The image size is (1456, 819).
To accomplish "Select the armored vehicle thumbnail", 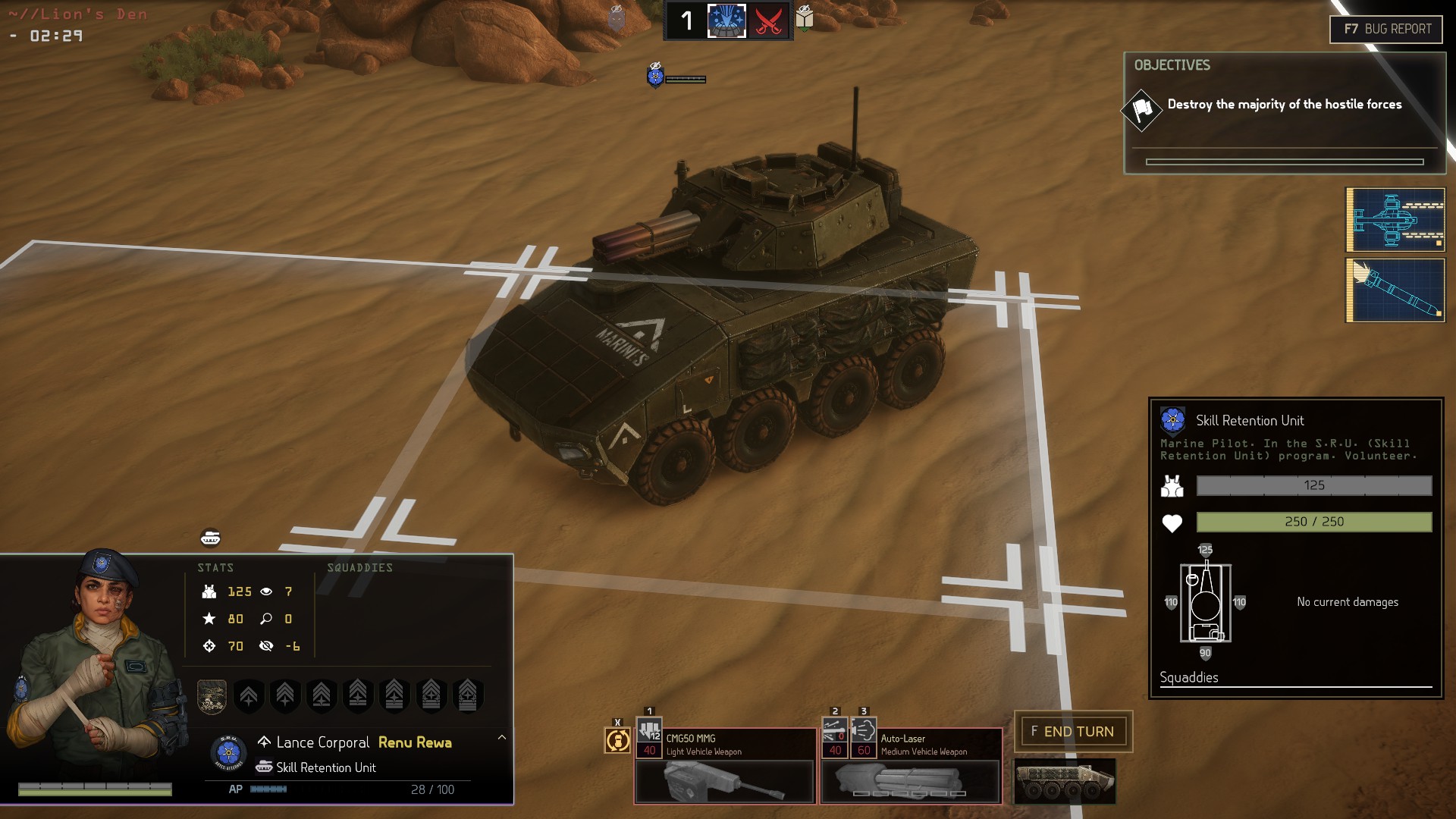I will (1065, 781).
